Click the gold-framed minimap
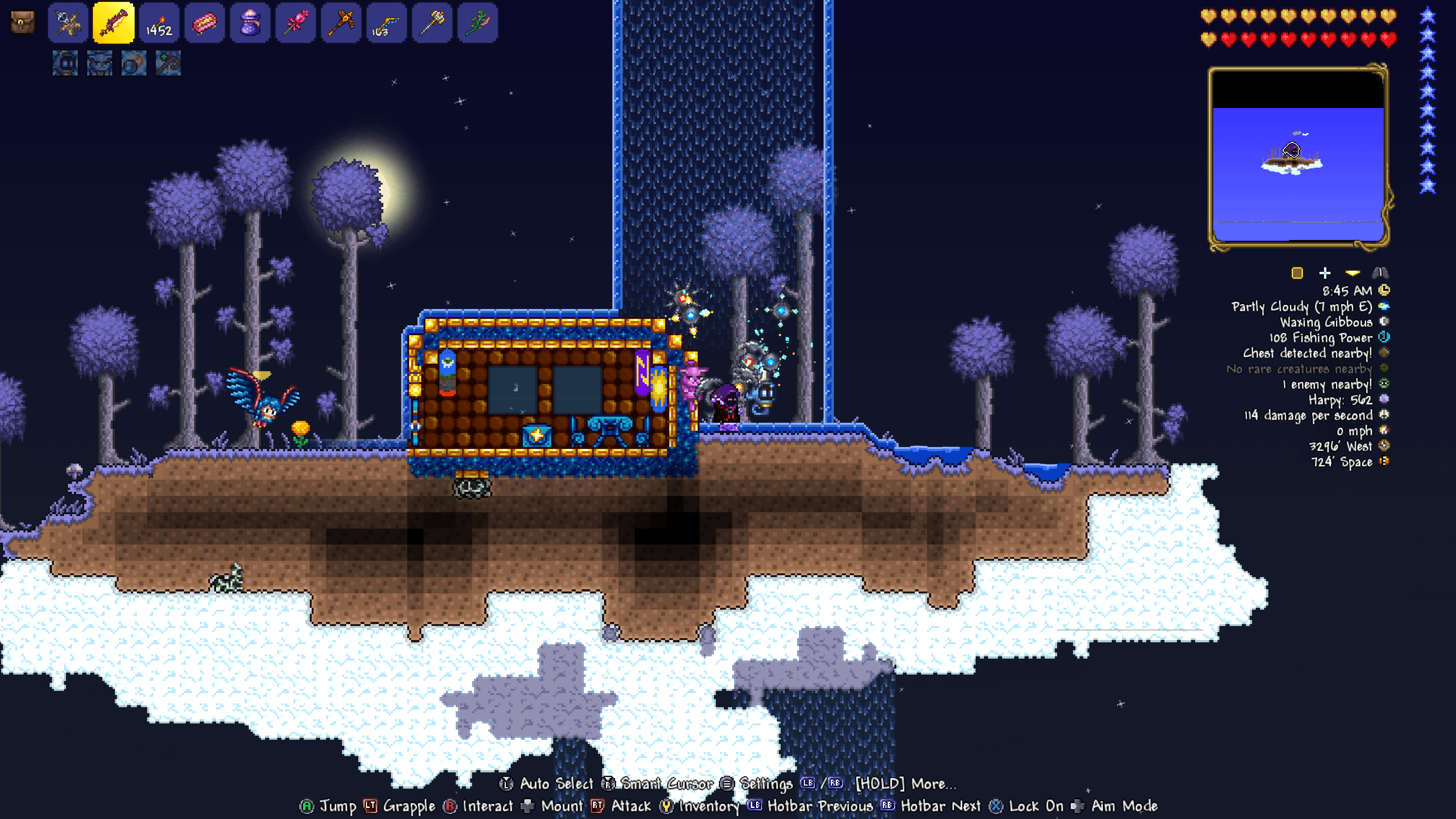This screenshot has width=1456, height=819. coord(1298,157)
